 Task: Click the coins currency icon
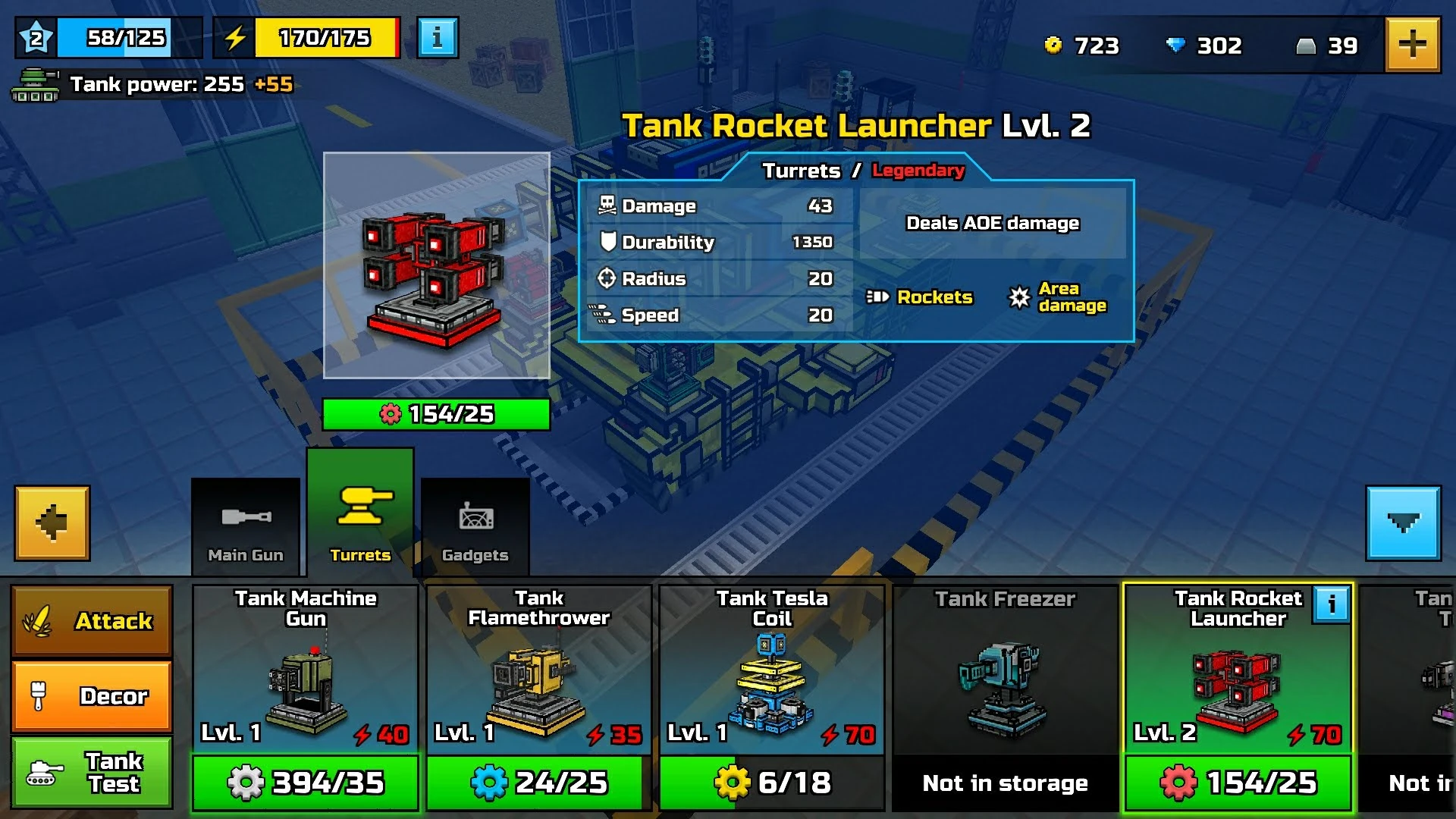point(1055,45)
